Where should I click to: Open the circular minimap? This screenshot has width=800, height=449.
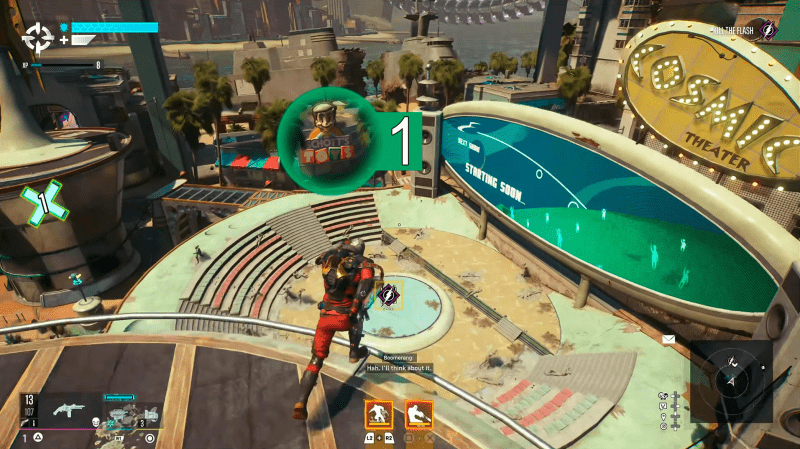click(733, 378)
